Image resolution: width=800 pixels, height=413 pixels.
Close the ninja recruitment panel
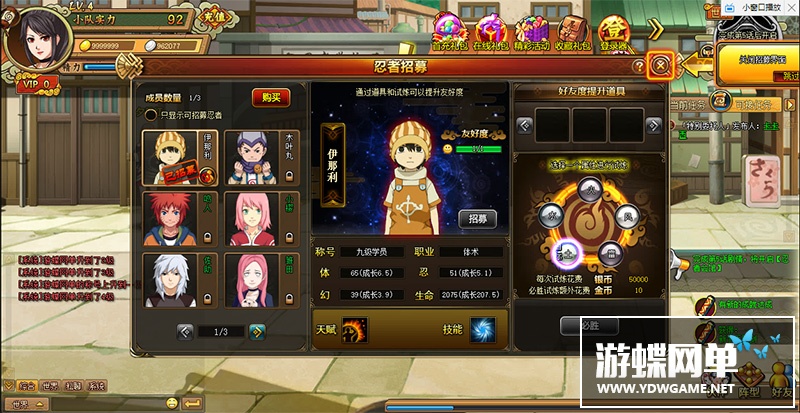tap(660, 66)
